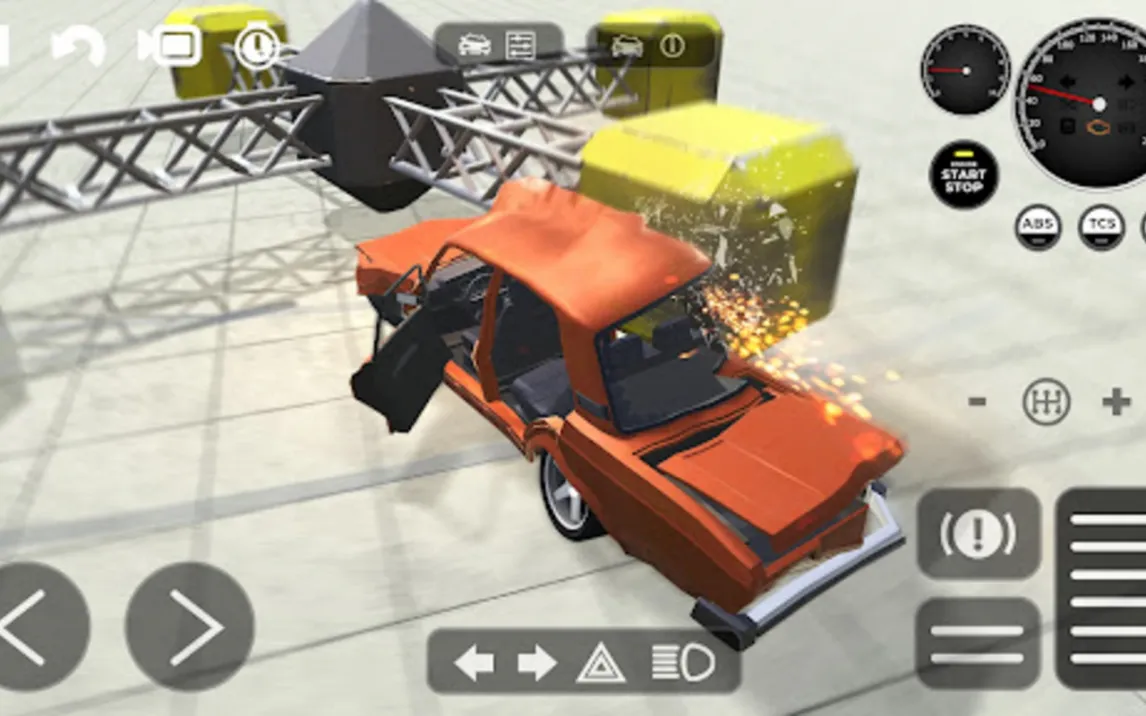The image size is (1146, 716).
Task: Step on the accelerator pedal
Action: (1103, 588)
